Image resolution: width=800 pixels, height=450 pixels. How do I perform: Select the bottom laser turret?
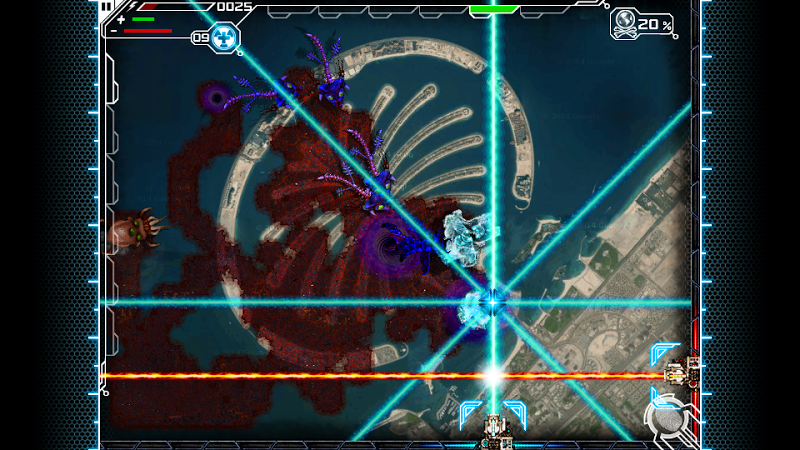pyautogui.click(x=493, y=430)
